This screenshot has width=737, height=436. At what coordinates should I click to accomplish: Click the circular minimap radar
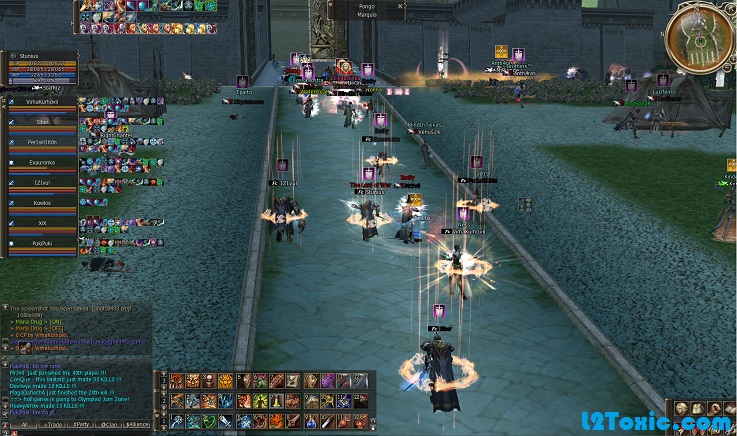(x=699, y=39)
